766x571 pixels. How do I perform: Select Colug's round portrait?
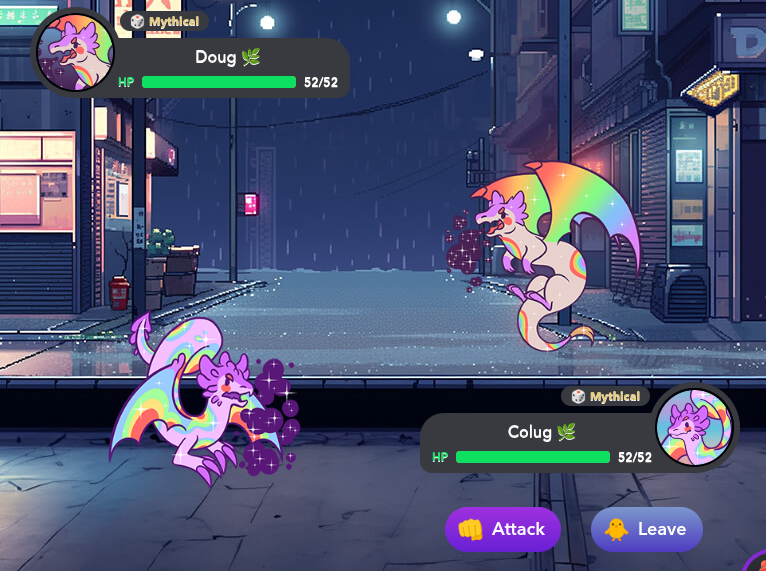(695, 427)
